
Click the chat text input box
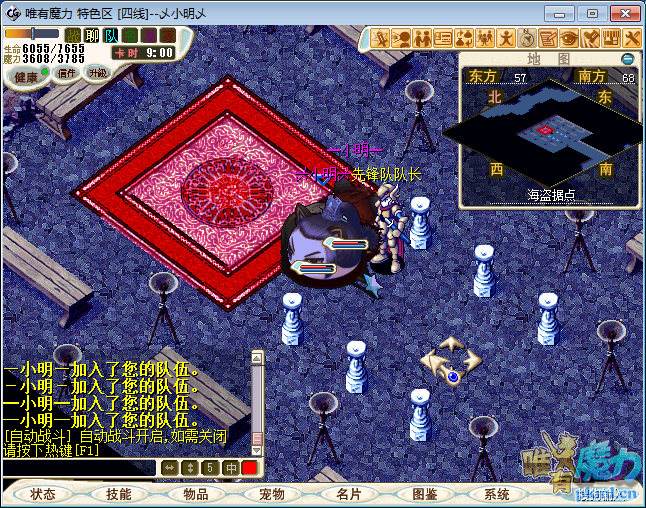(x=80, y=467)
